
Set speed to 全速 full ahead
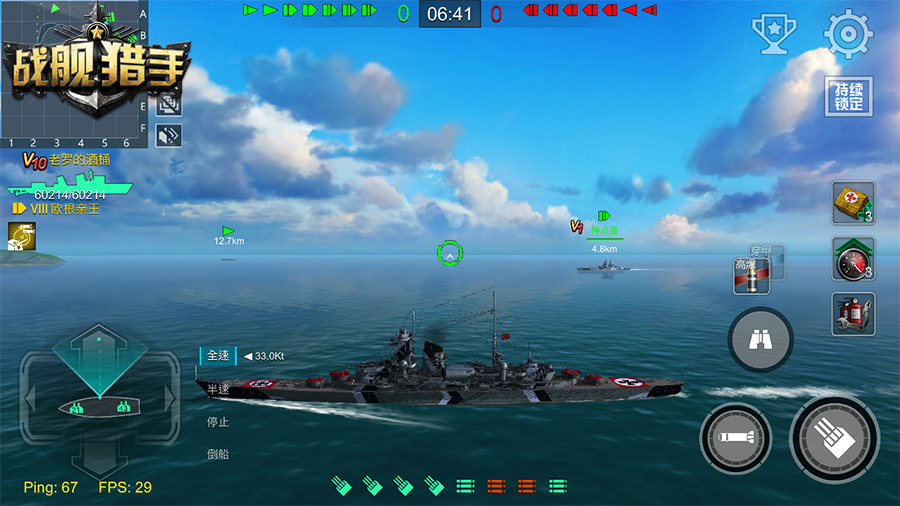218,355
